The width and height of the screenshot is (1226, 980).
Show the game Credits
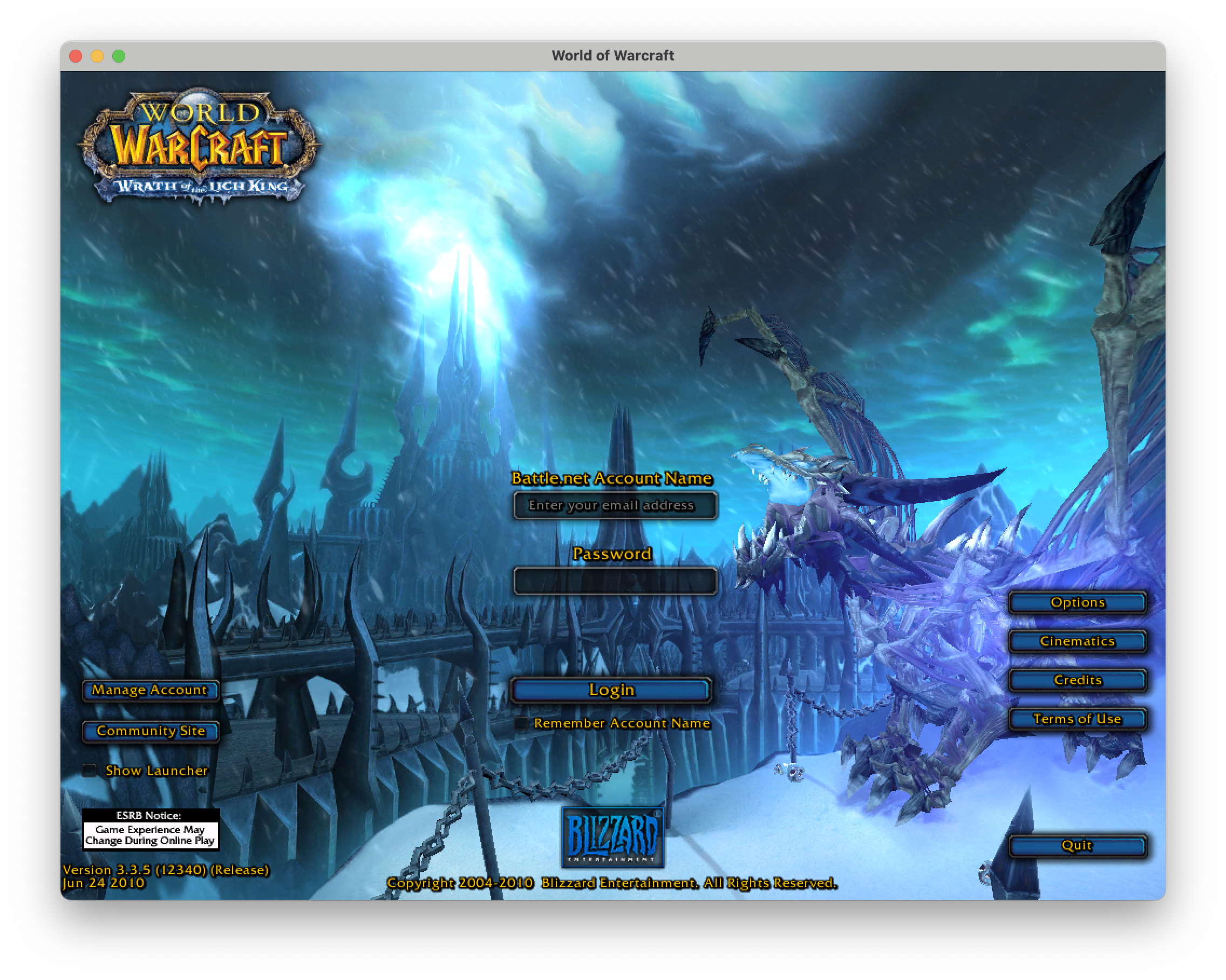tap(1077, 680)
